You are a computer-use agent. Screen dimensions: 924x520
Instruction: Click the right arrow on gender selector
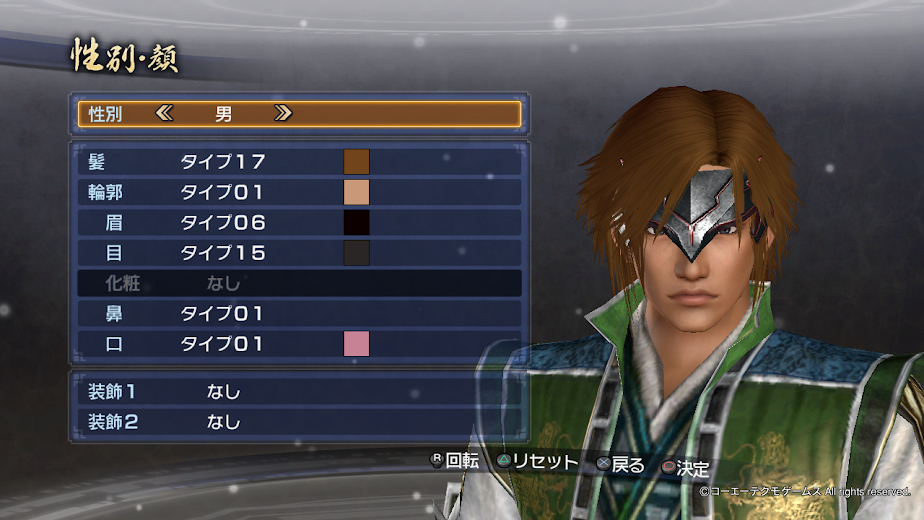point(283,114)
